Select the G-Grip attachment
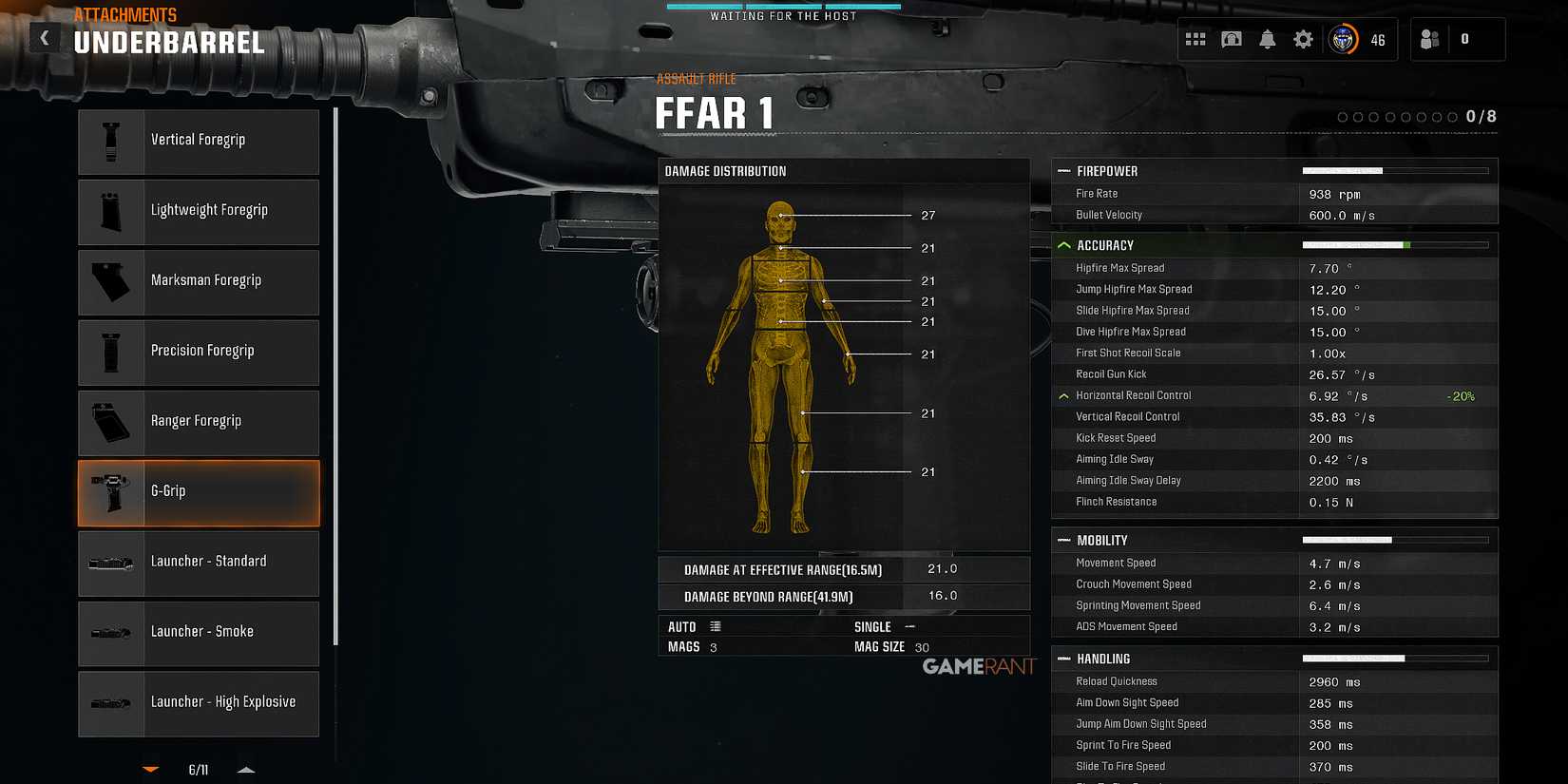 click(x=198, y=491)
